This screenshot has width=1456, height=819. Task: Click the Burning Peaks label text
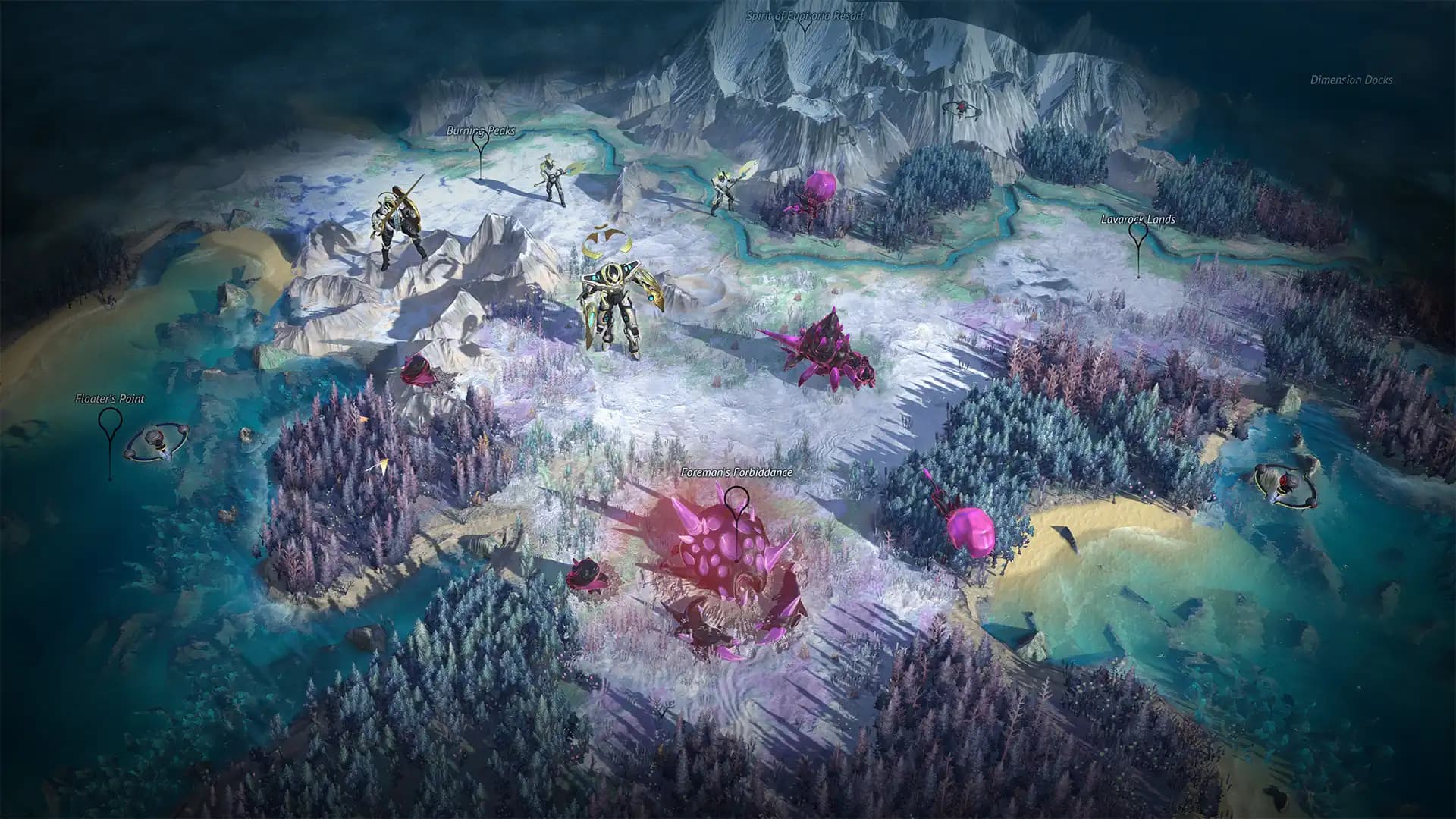[481, 130]
